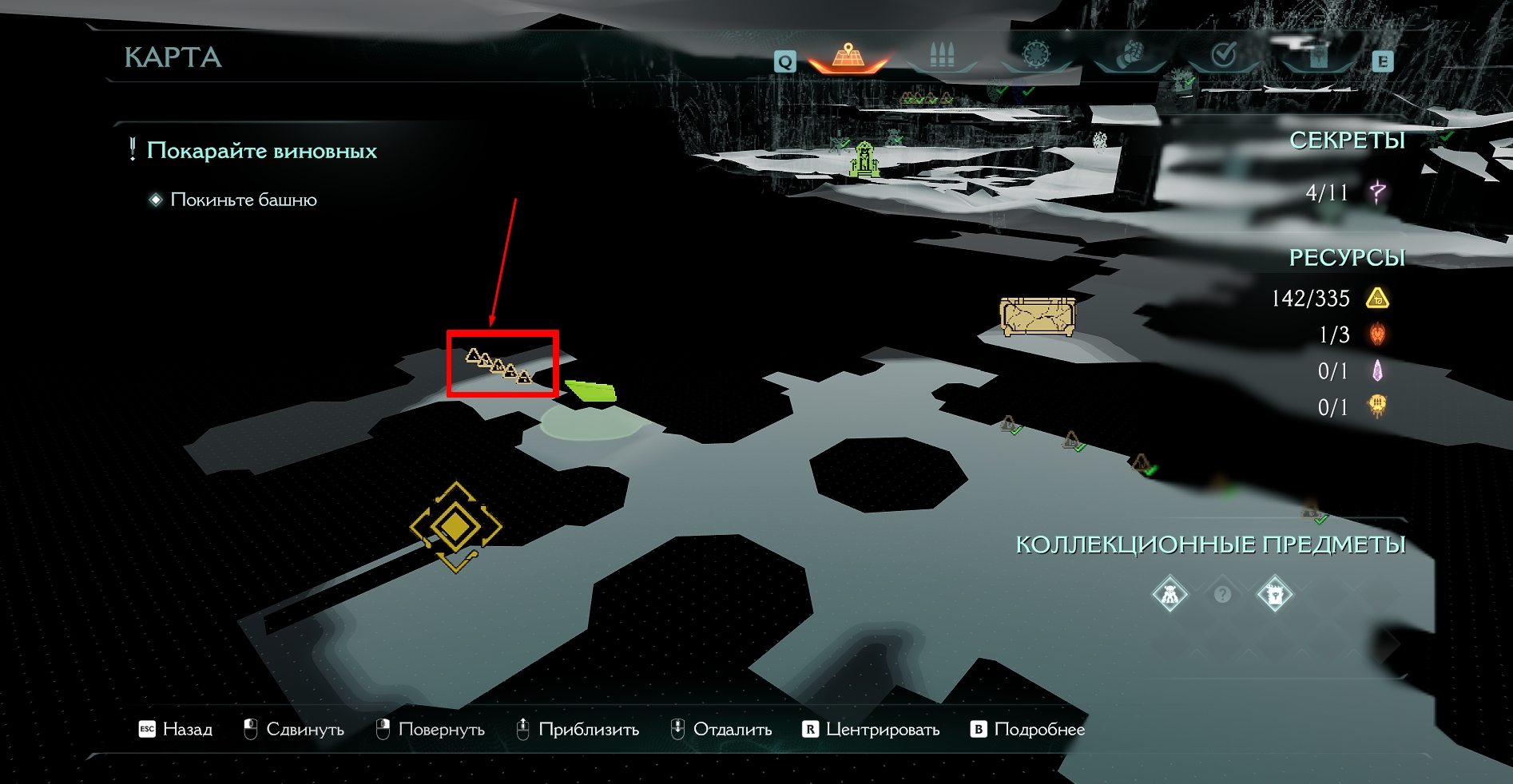Select the yellow diamond player marker
Screen dimensions: 1513x784
[455, 526]
